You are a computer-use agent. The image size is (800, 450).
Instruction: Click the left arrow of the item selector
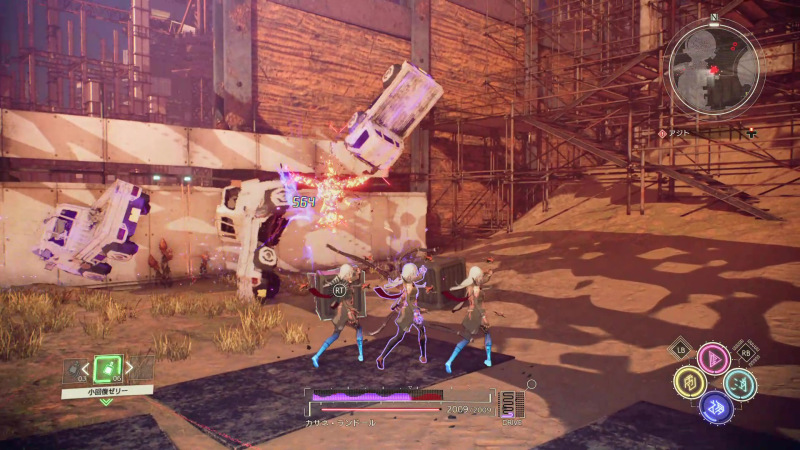[84, 370]
